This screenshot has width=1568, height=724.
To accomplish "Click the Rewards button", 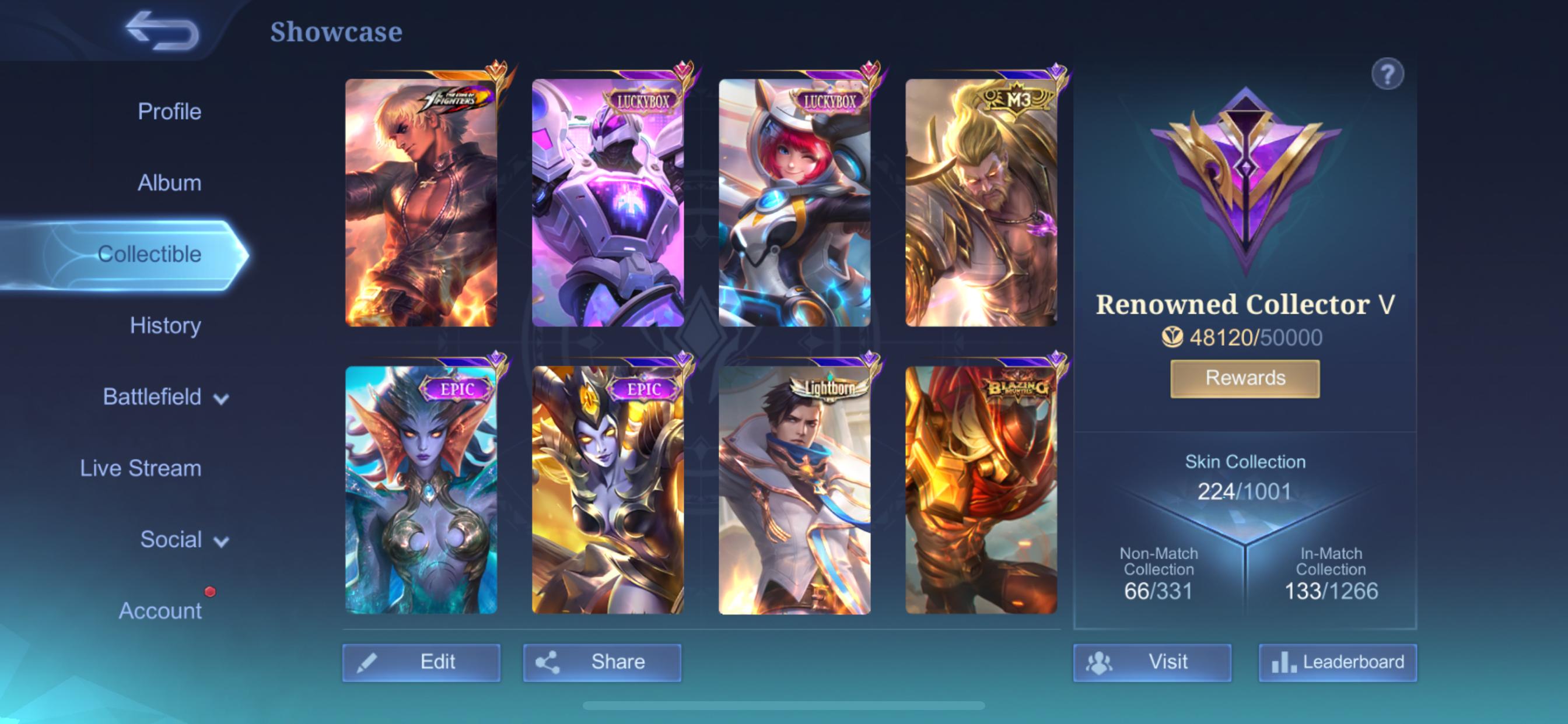I will tap(1244, 378).
